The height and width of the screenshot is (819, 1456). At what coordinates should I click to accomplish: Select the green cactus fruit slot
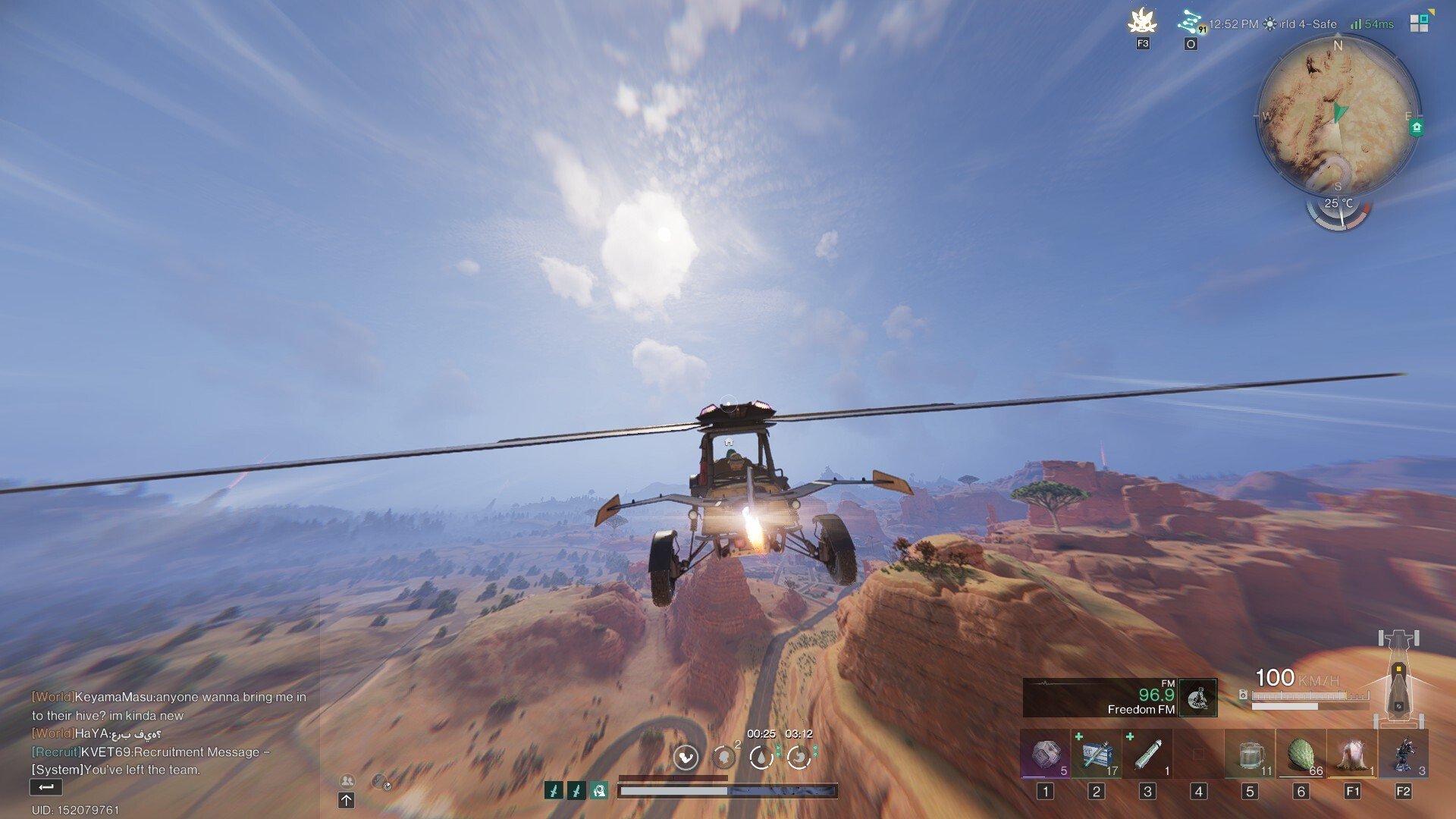[x=1301, y=755]
